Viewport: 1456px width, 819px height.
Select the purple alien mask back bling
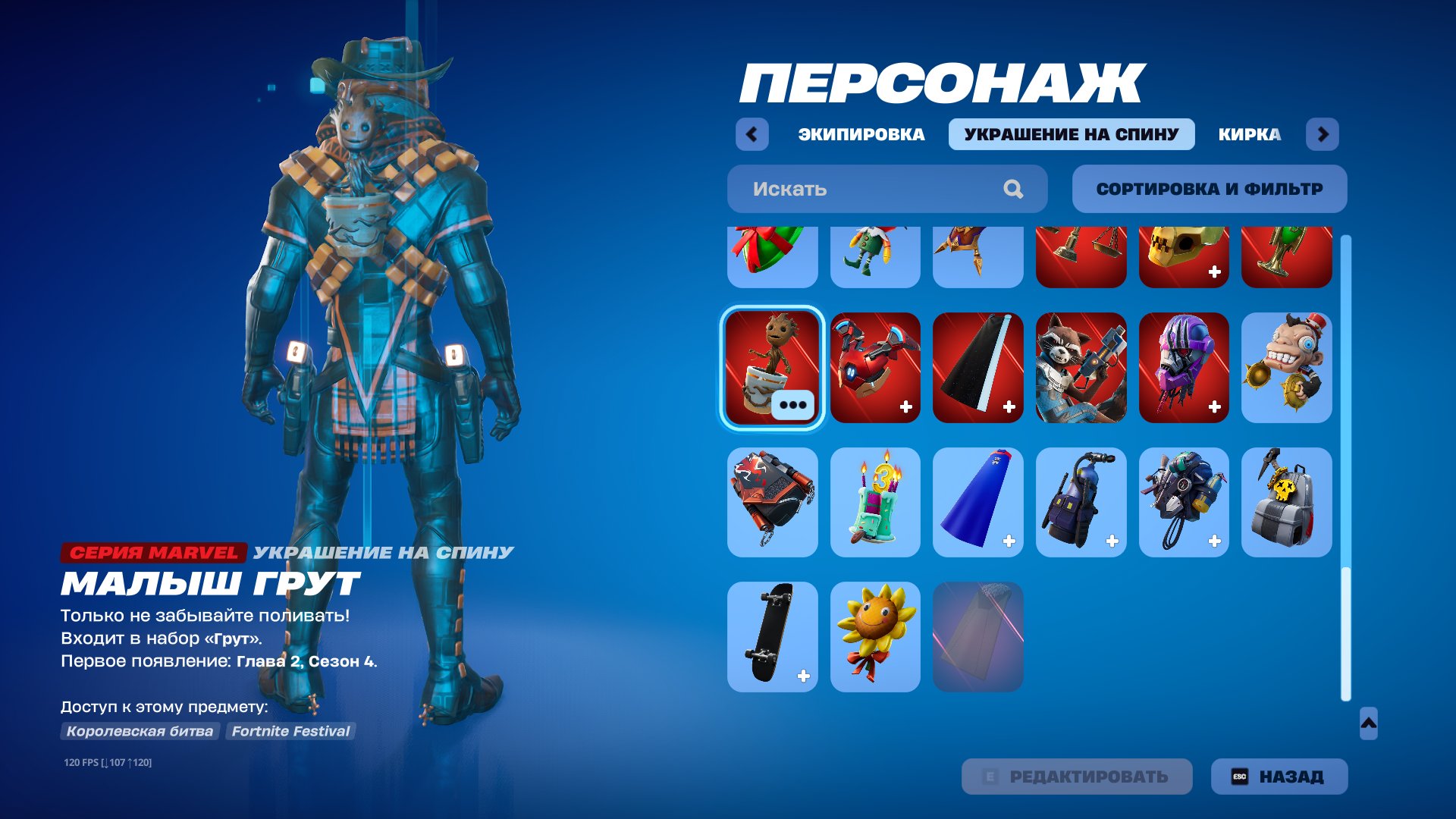1184,367
